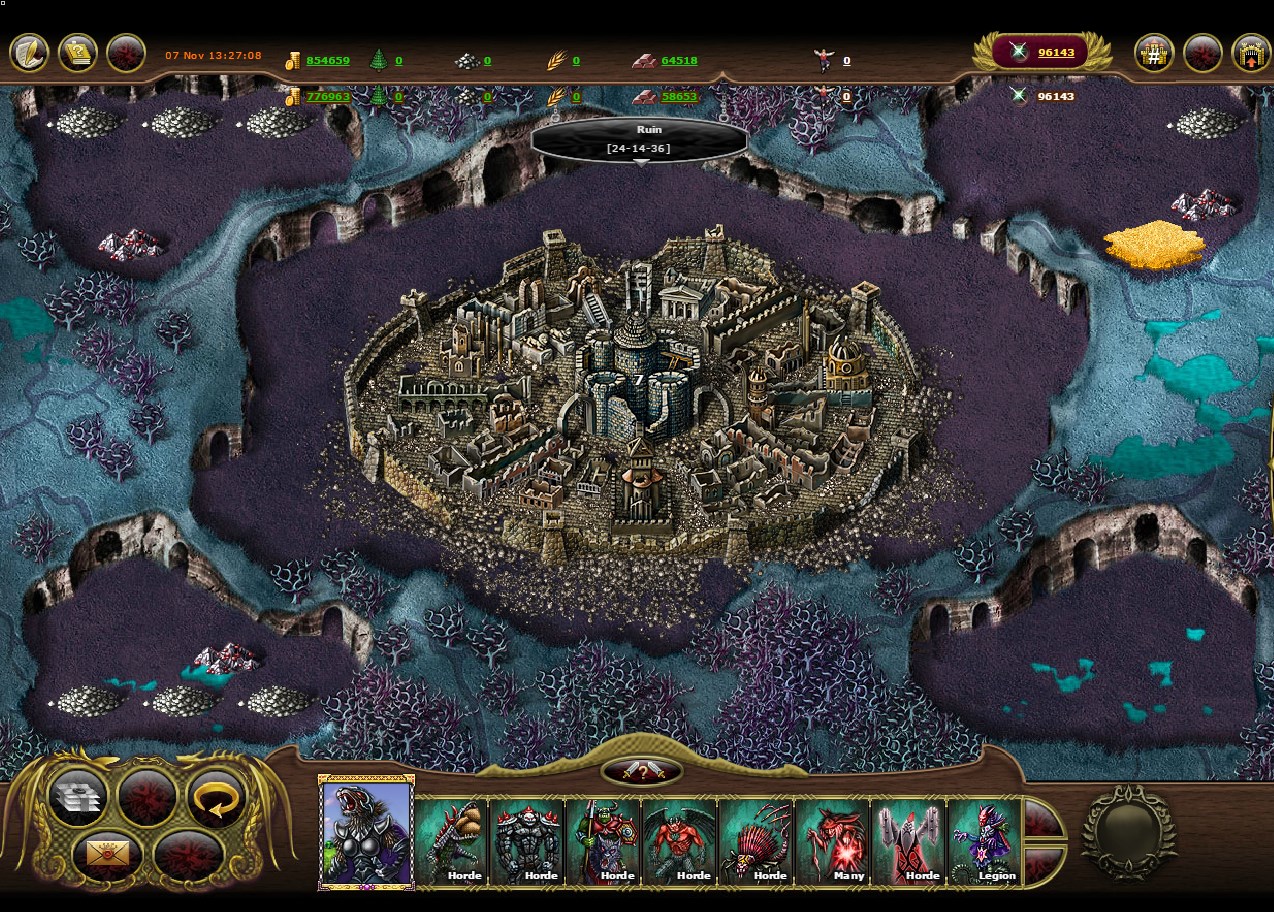1274x912 pixels.
Task: Select the armored wolf hero portrait
Action: [366, 834]
